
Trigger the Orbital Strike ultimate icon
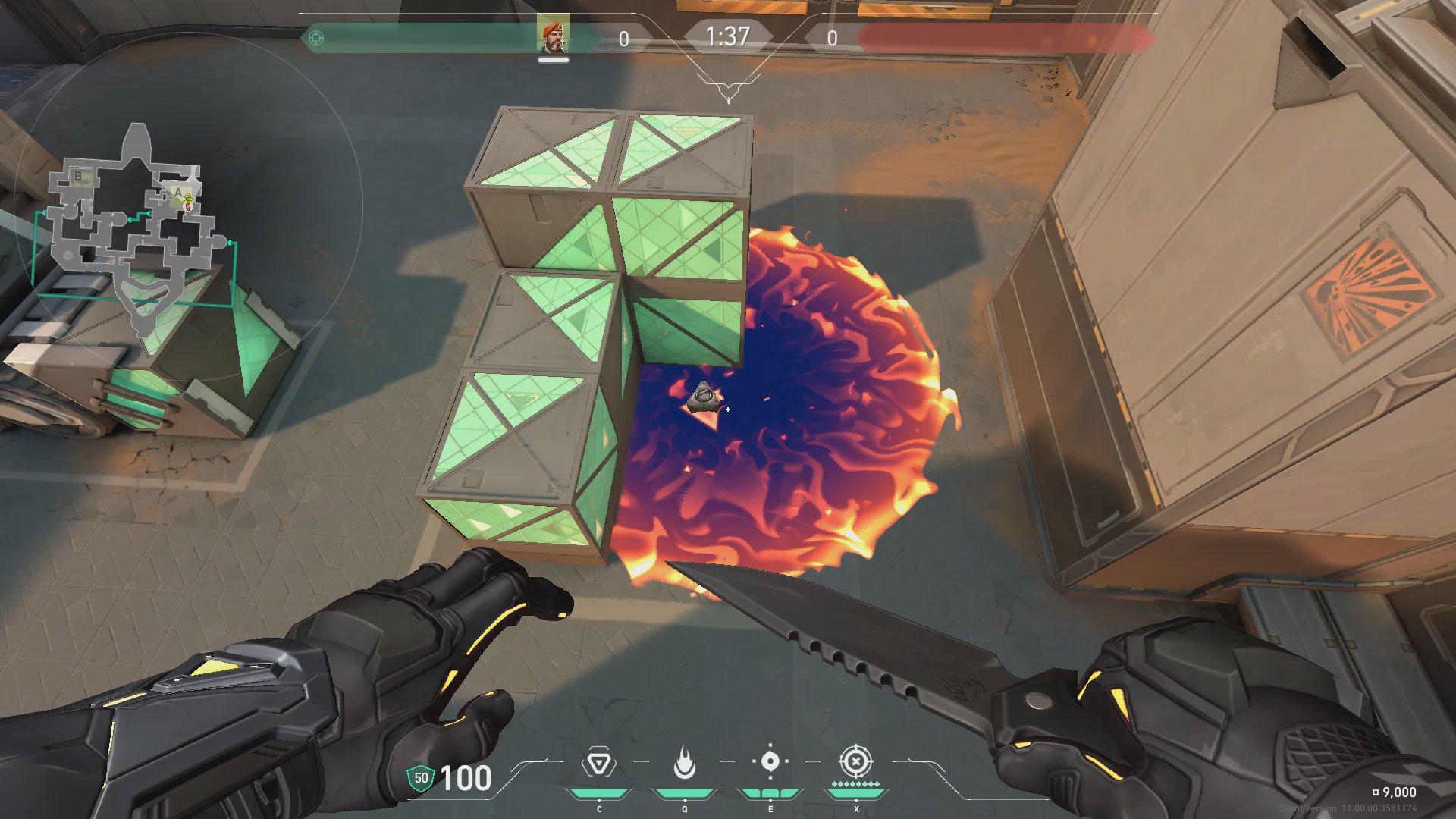coord(855,761)
